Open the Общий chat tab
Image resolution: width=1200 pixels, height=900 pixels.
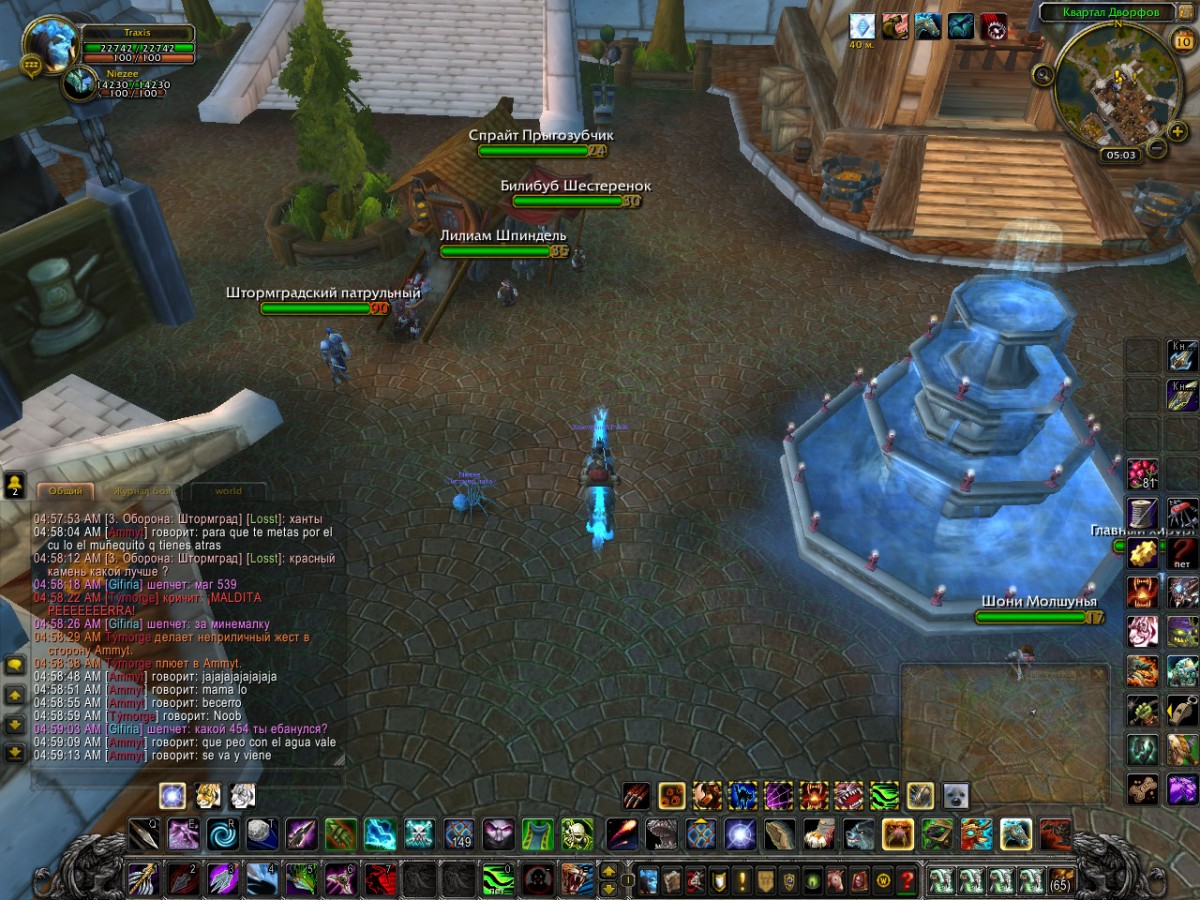(66, 491)
